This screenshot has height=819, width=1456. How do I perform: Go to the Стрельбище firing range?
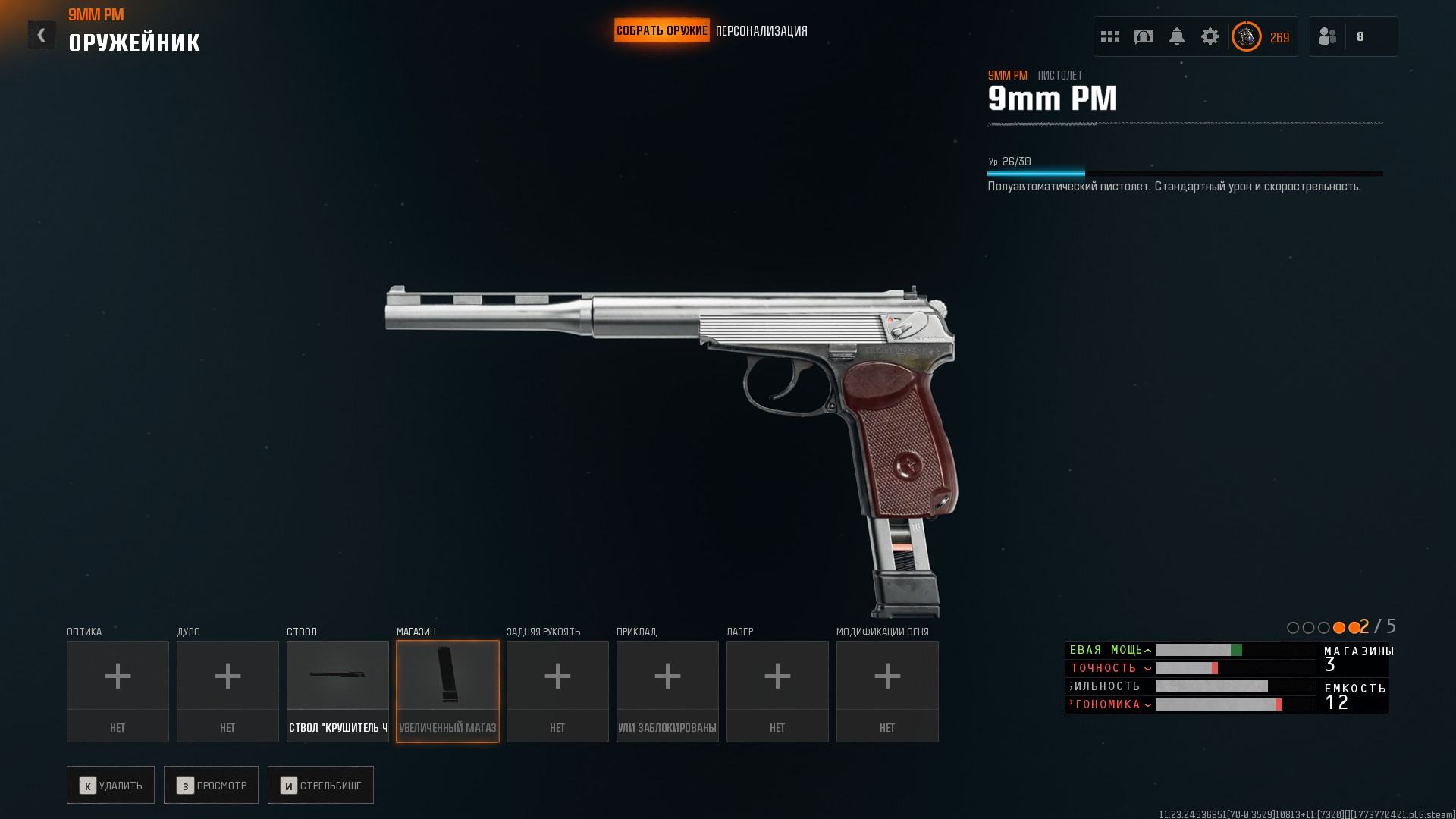coord(321,785)
